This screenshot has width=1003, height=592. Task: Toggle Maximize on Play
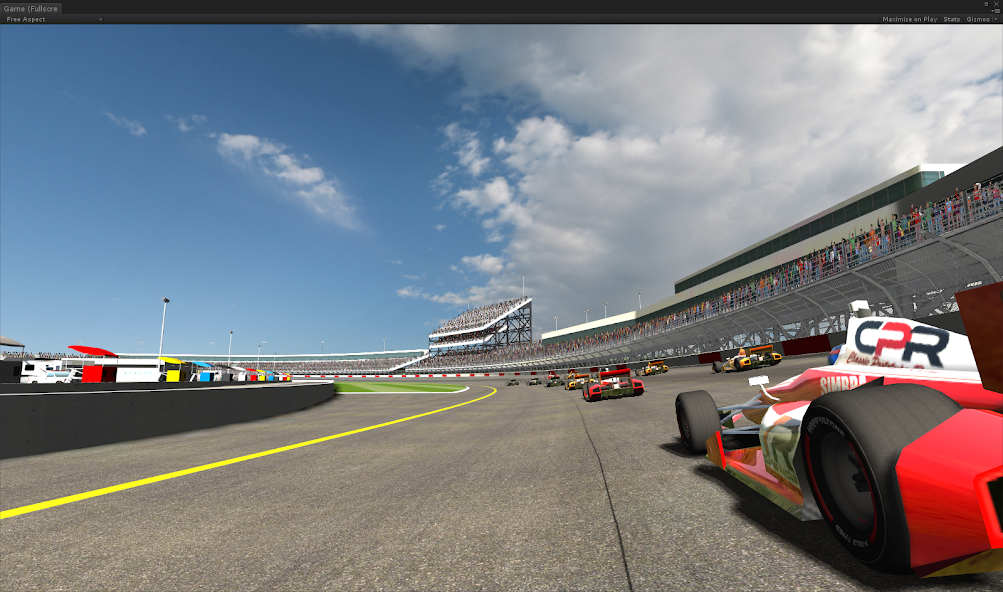(x=909, y=19)
